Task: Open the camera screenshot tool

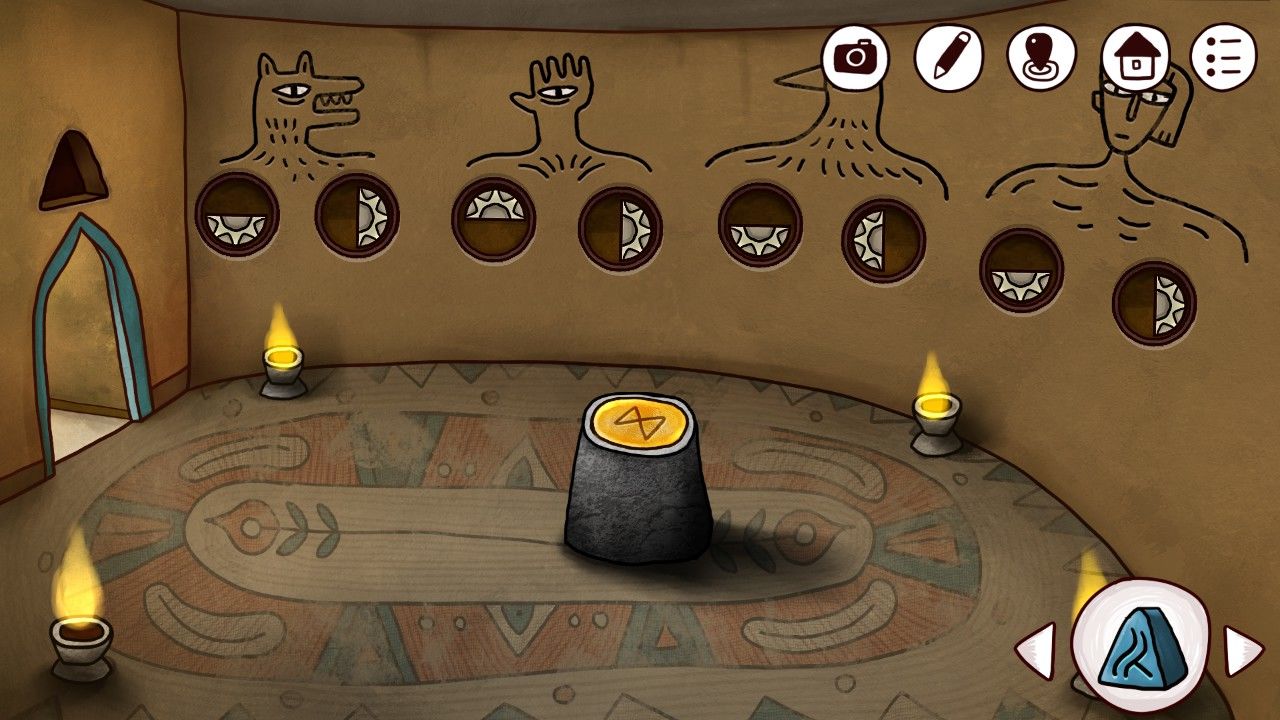Action: [855, 57]
